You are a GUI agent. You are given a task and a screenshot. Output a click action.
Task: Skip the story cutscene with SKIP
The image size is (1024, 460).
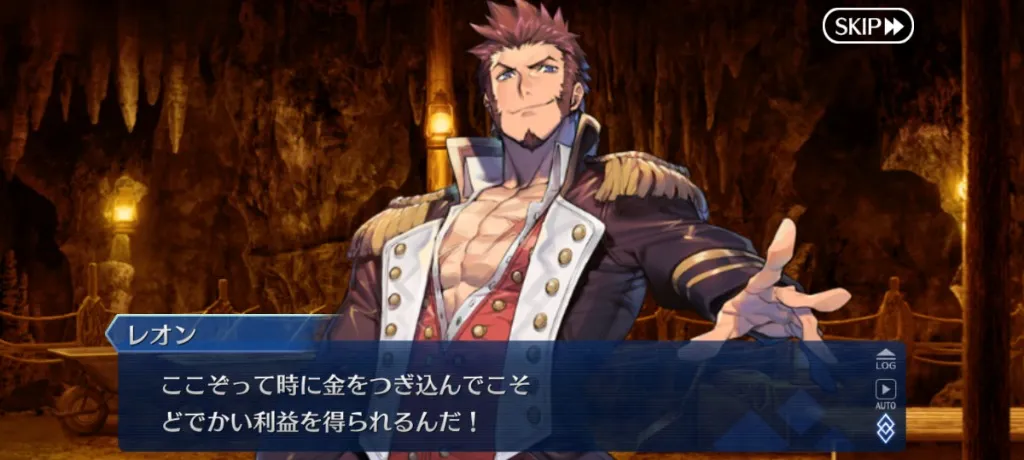point(868,26)
